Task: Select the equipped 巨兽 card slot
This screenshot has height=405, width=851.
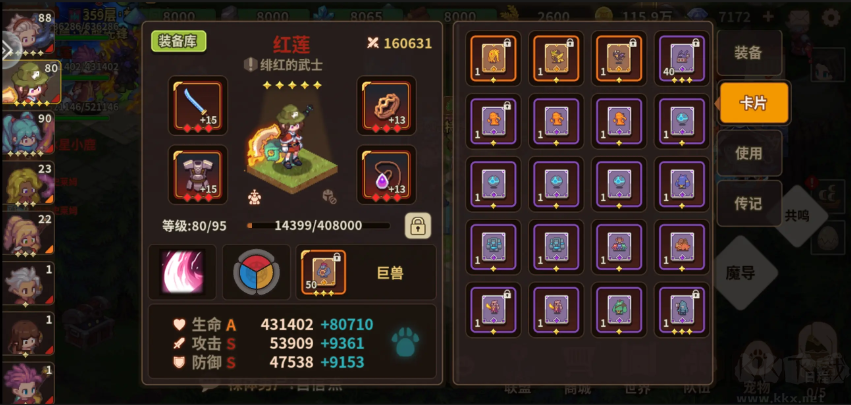Action: click(x=322, y=272)
